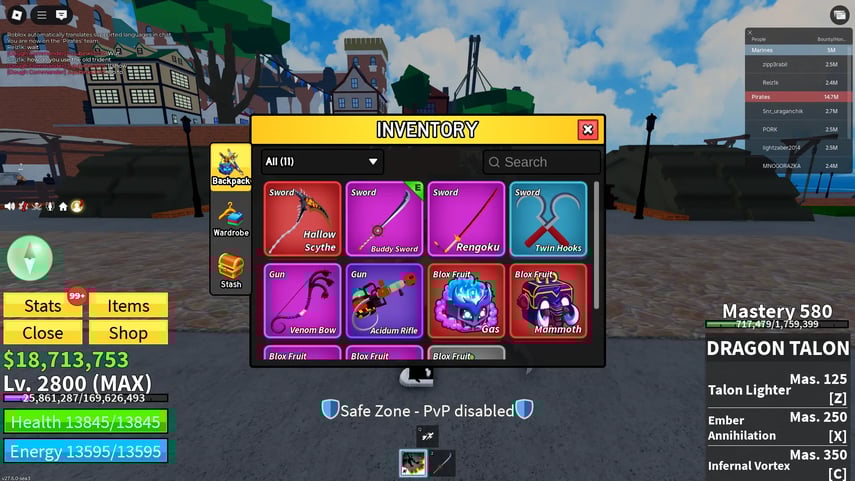Close the Inventory window
The height and width of the screenshot is (481, 855).
588,130
